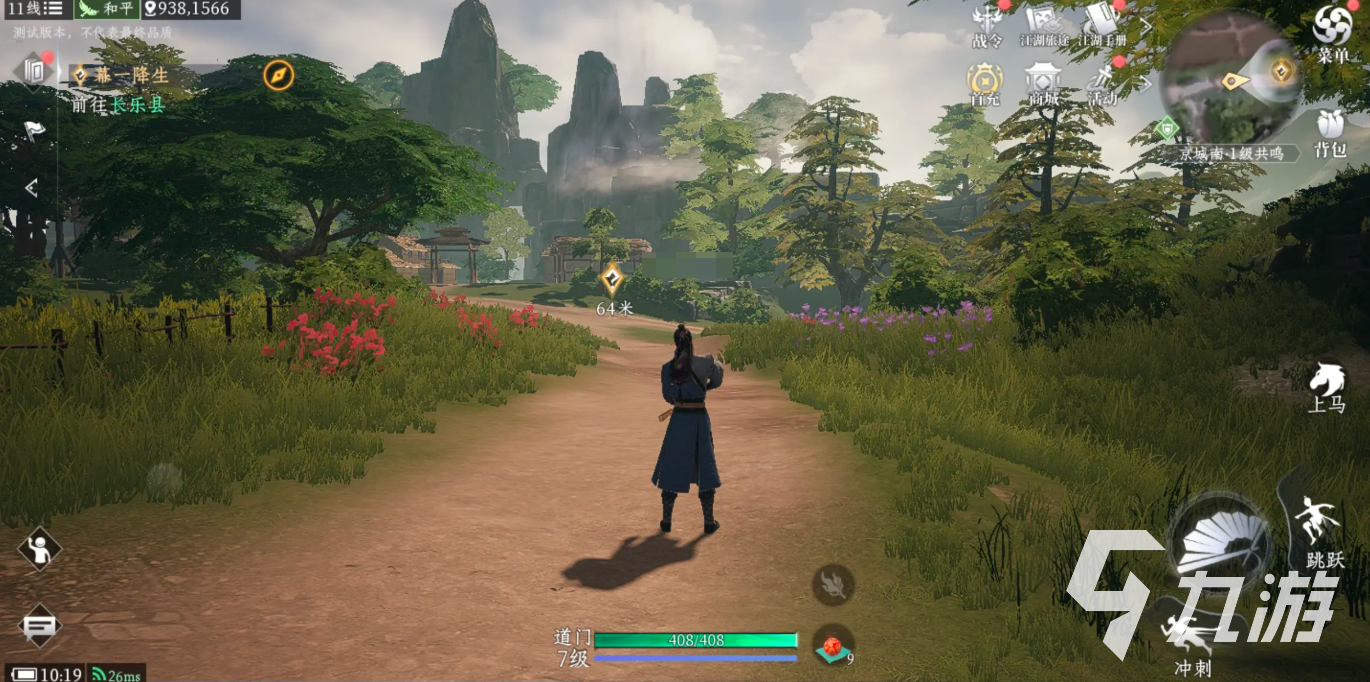Open the 活动 events panel
This screenshot has height=682, width=1370.
(x=1101, y=84)
